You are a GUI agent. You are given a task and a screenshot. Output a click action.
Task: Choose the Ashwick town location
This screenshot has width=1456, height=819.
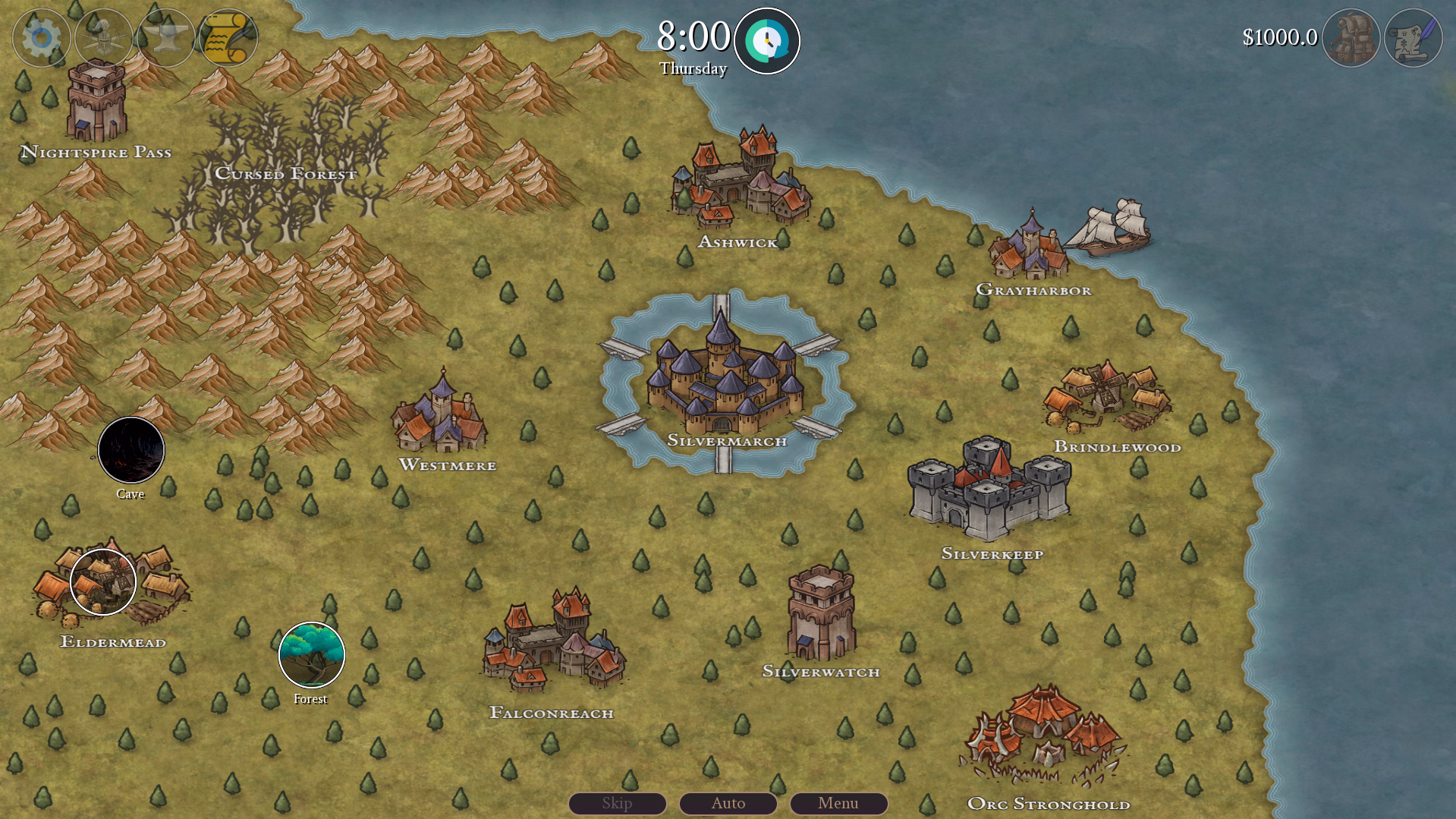(738, 182)
